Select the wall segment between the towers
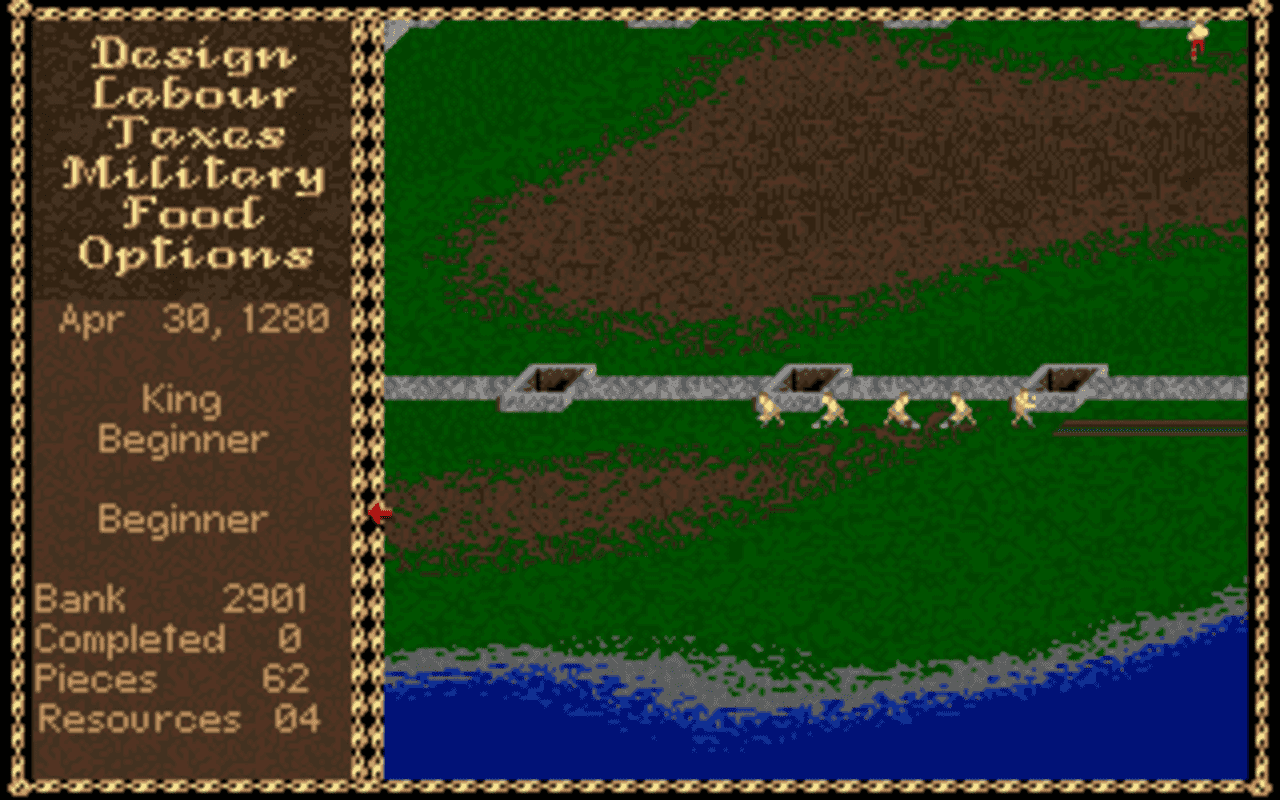Screen dimensions: 1280x800 tap(680, 385)
